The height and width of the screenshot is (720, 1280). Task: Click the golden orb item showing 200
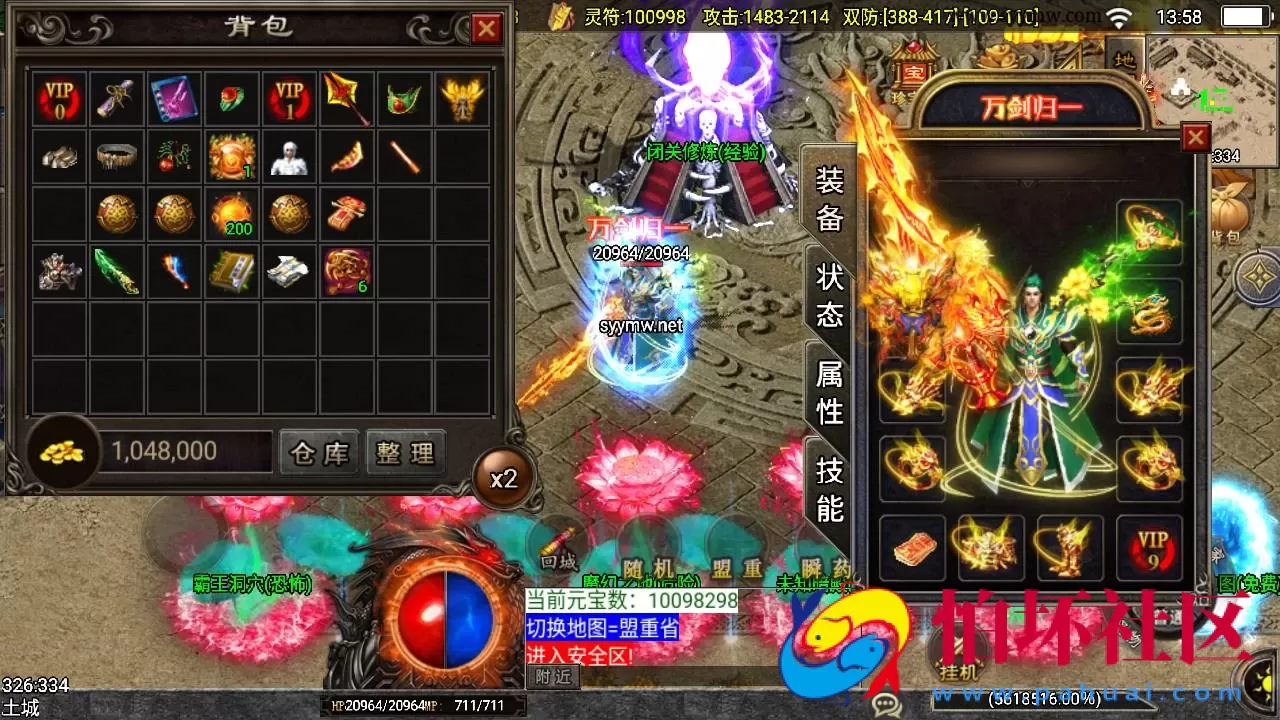(232, 214)
